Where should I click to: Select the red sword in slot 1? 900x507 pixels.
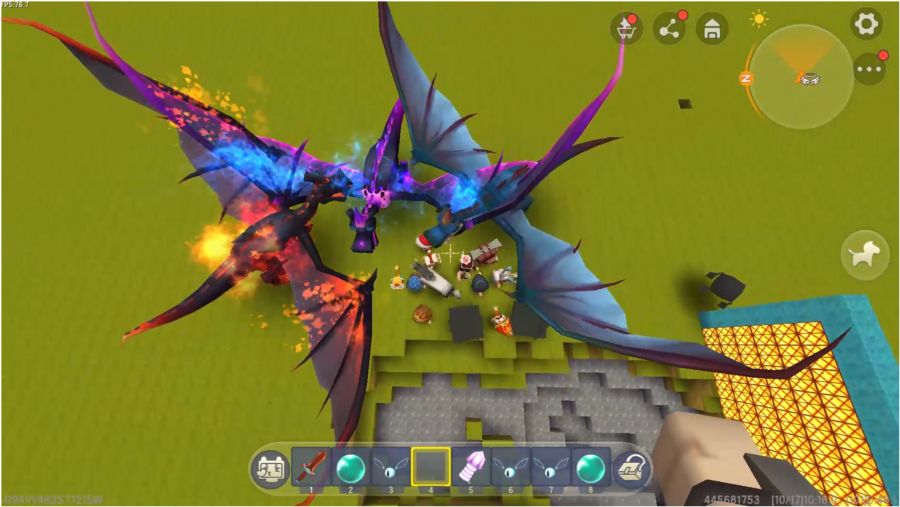pos(311,467)
